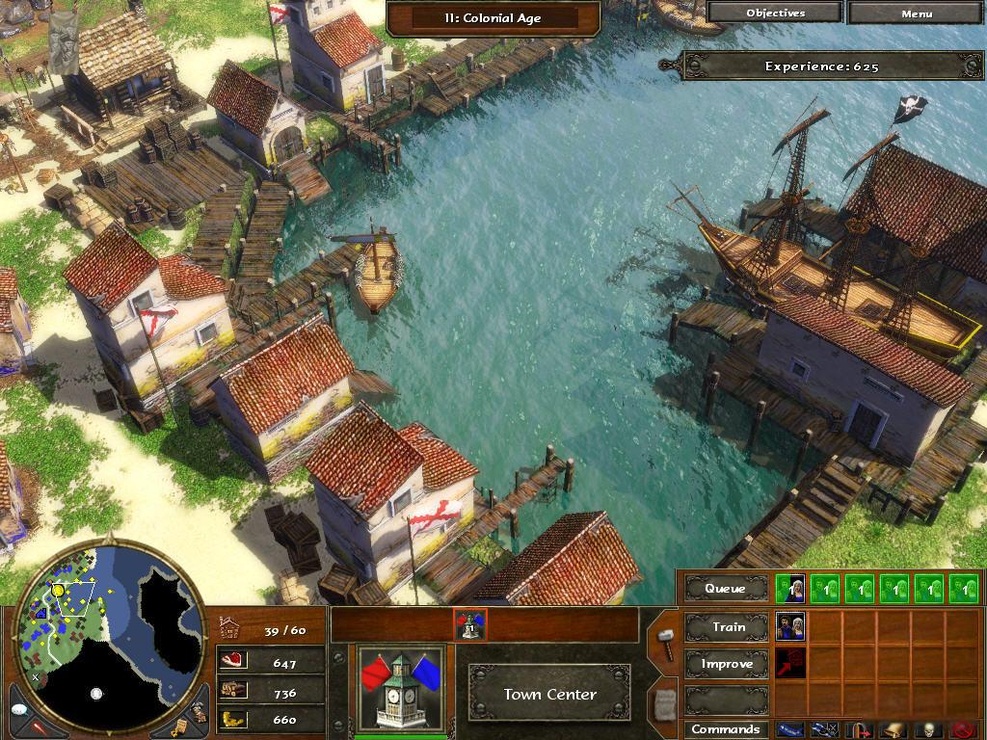Click the wood resource icon
Viewport: 987px width, 740px height.
pos(231,690)
